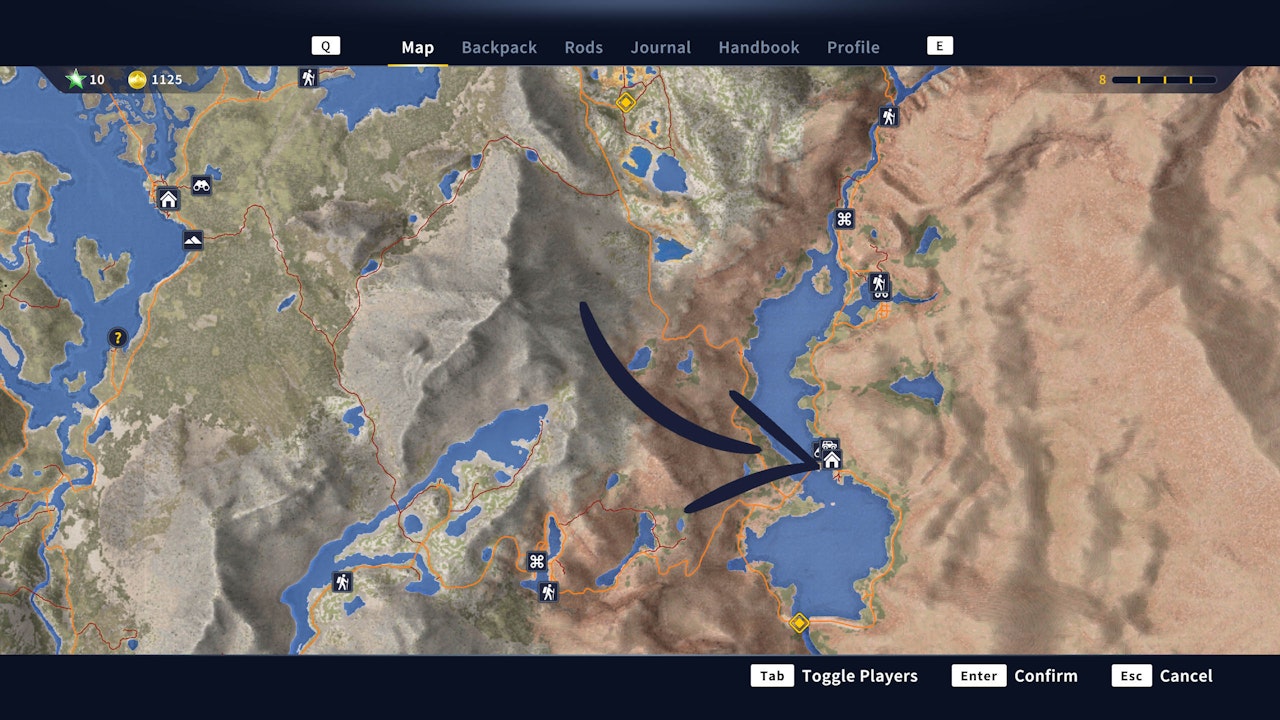Switch to the Backpack tab

(x=499, y=47)
